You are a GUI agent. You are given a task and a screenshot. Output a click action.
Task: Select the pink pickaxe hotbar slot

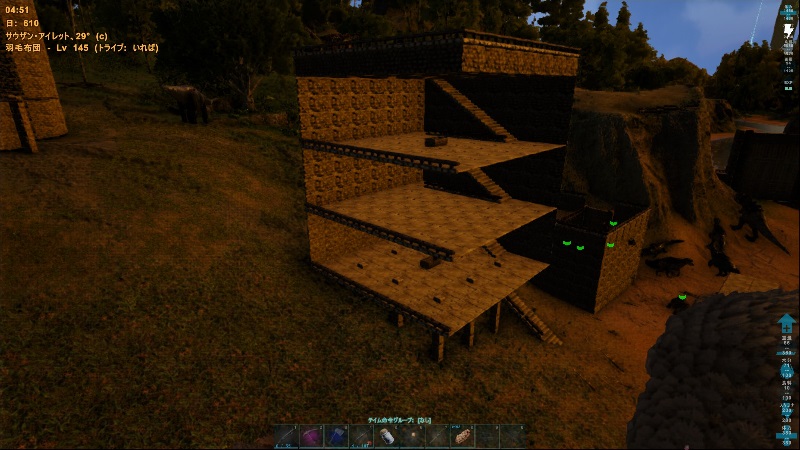310,437
